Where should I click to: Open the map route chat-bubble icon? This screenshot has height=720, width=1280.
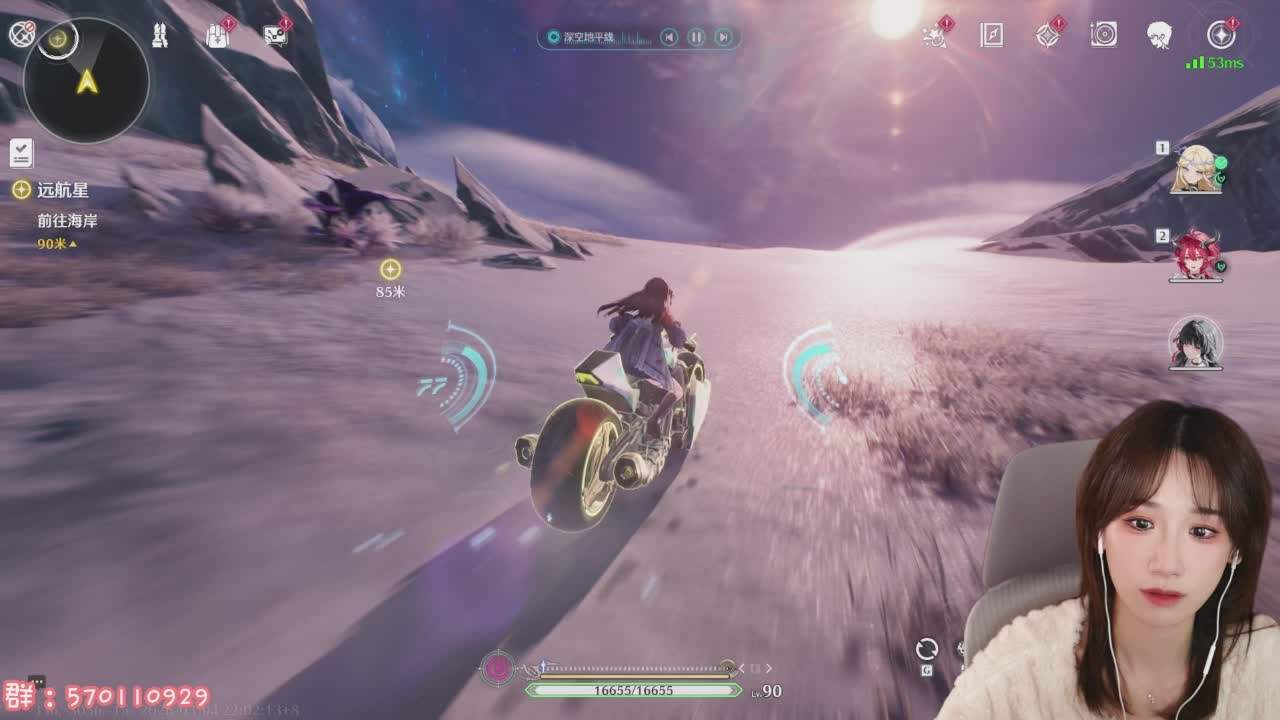pos(275,35)
